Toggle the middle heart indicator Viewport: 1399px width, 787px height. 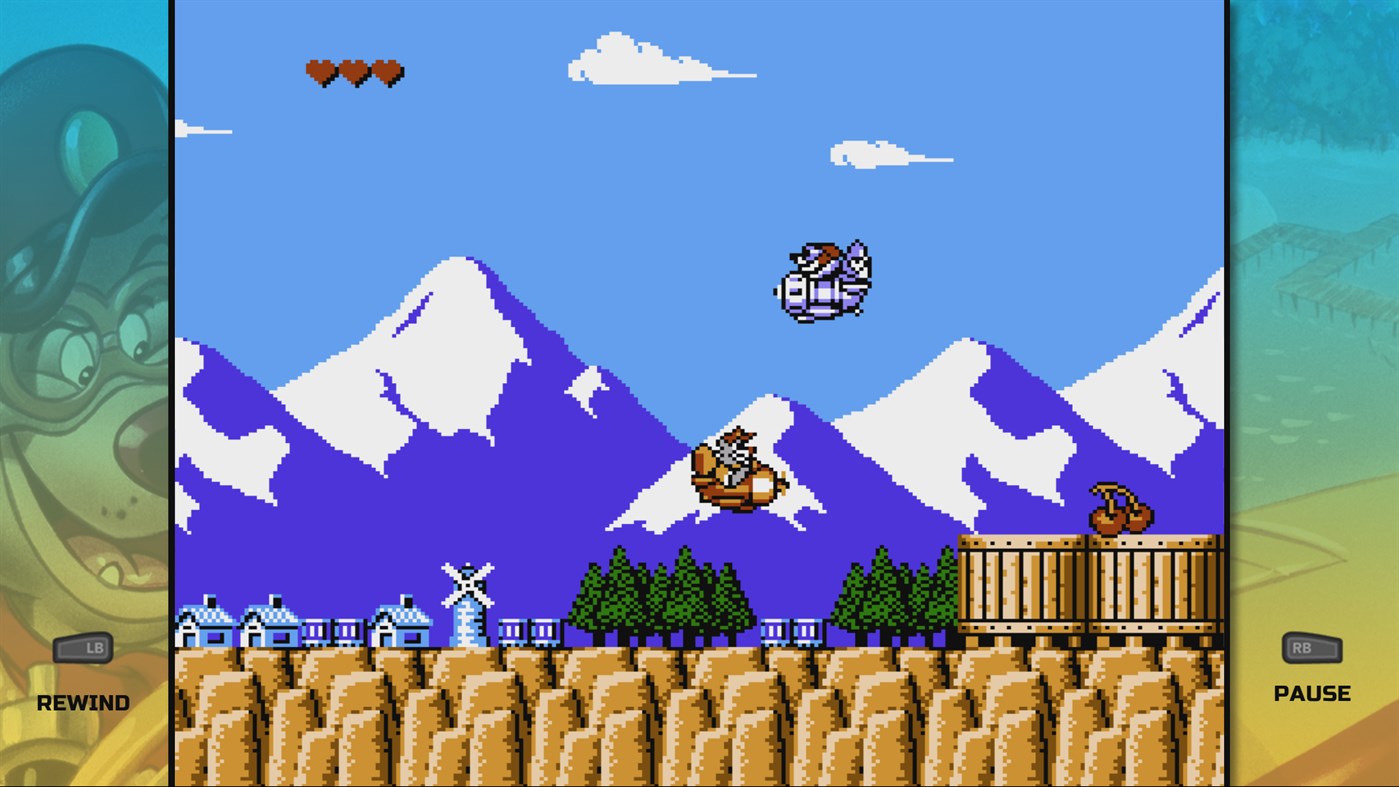(355, 71)
